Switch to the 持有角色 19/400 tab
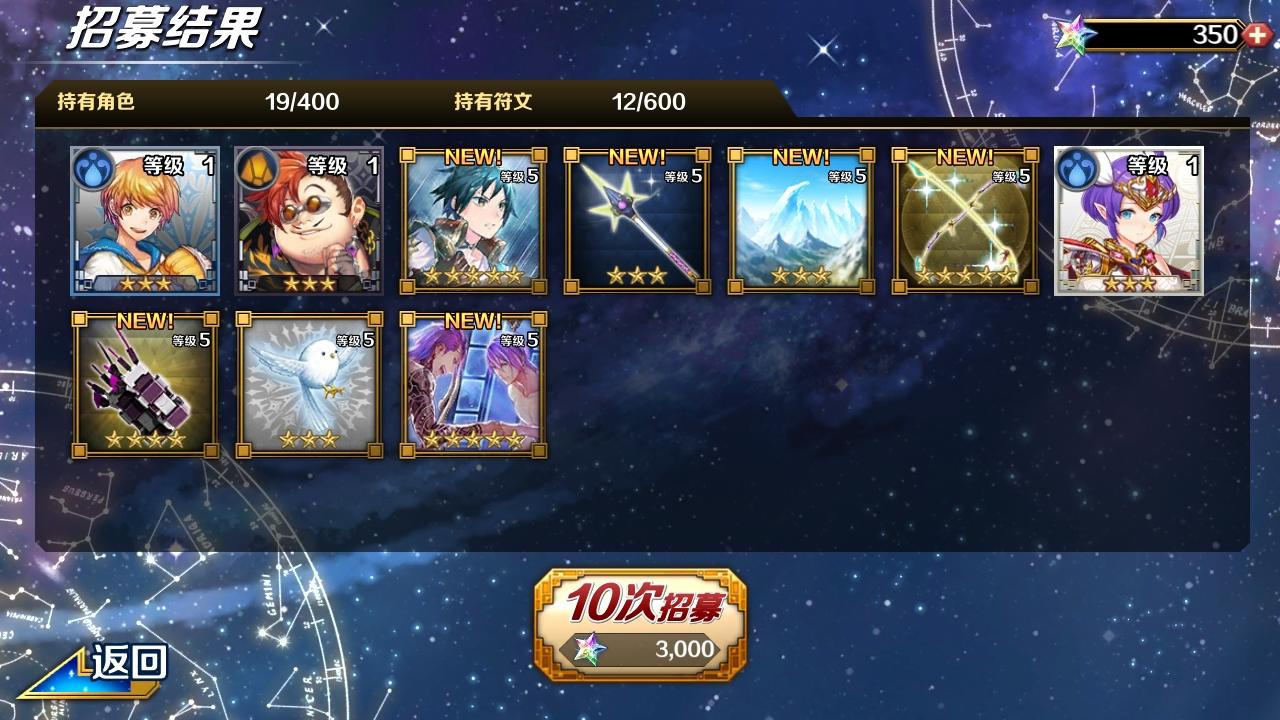 (x=200, y=101)
